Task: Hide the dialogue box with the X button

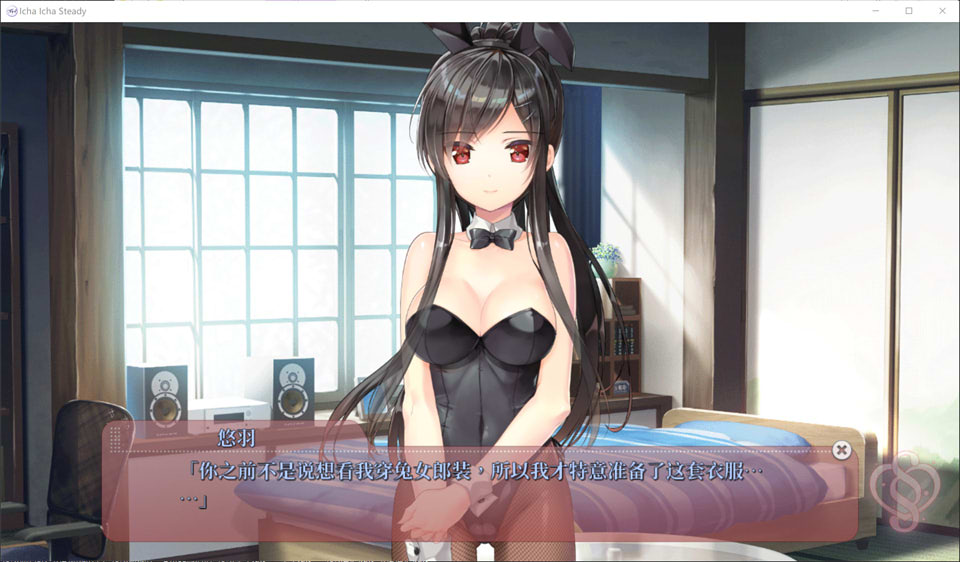Action: [x=842, y=450]
